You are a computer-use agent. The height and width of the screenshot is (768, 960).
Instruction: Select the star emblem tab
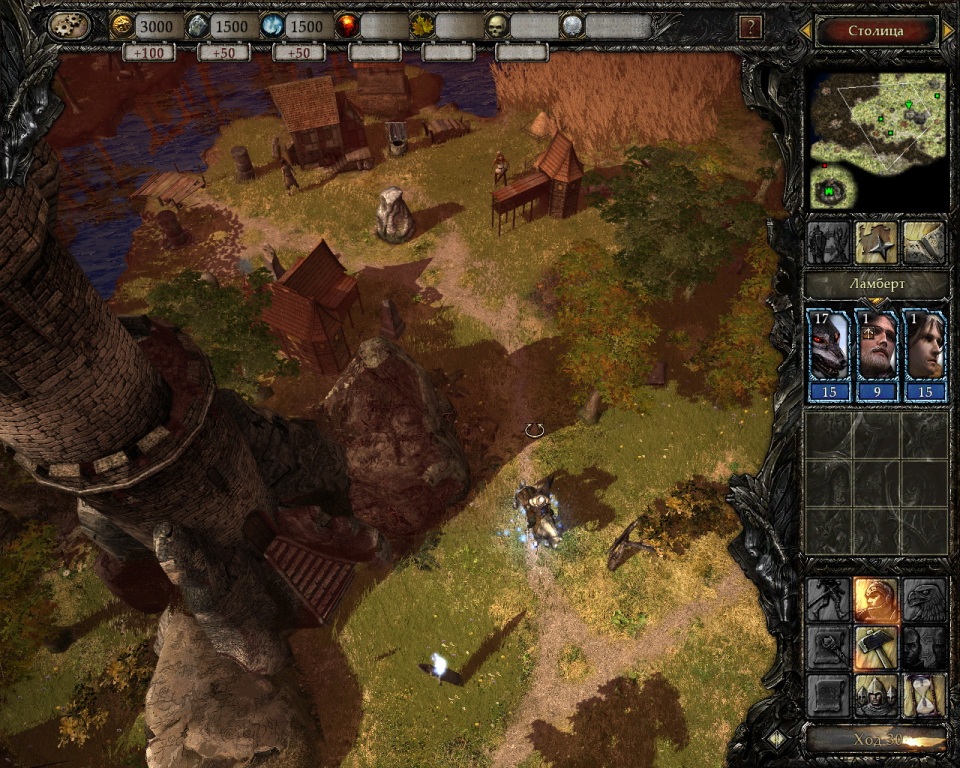tap(876, 242)
